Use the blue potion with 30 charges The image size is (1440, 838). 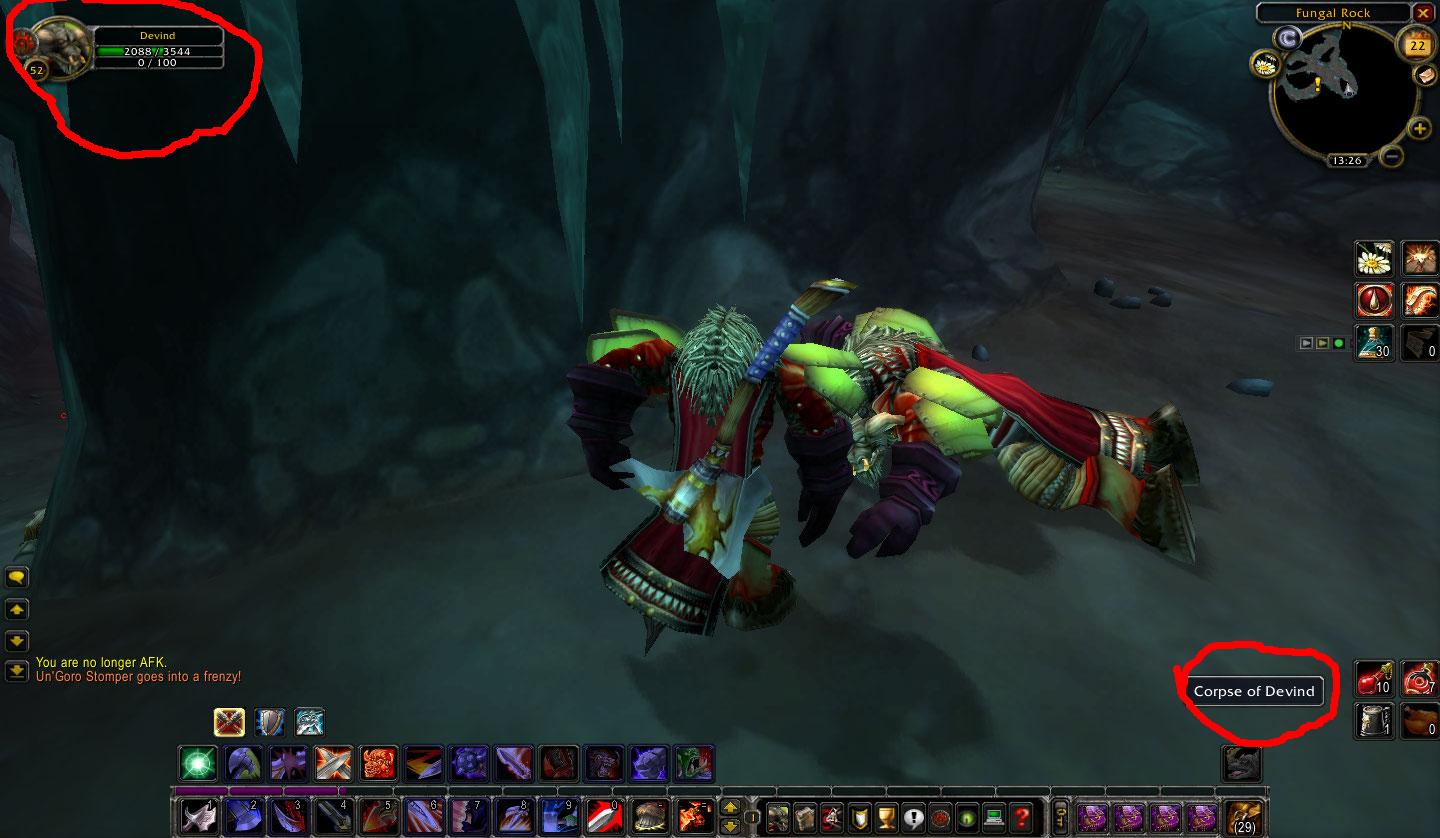[x=1375, y=342]
